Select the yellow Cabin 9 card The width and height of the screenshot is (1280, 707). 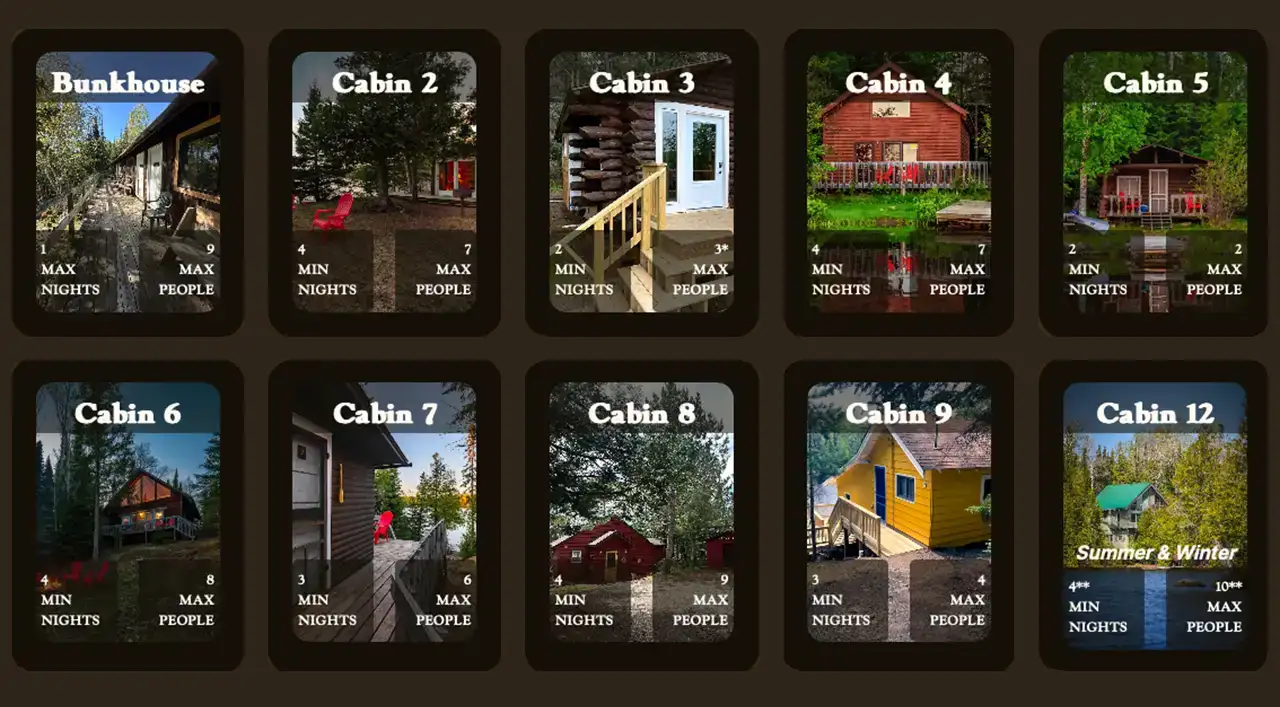point(898,512)
